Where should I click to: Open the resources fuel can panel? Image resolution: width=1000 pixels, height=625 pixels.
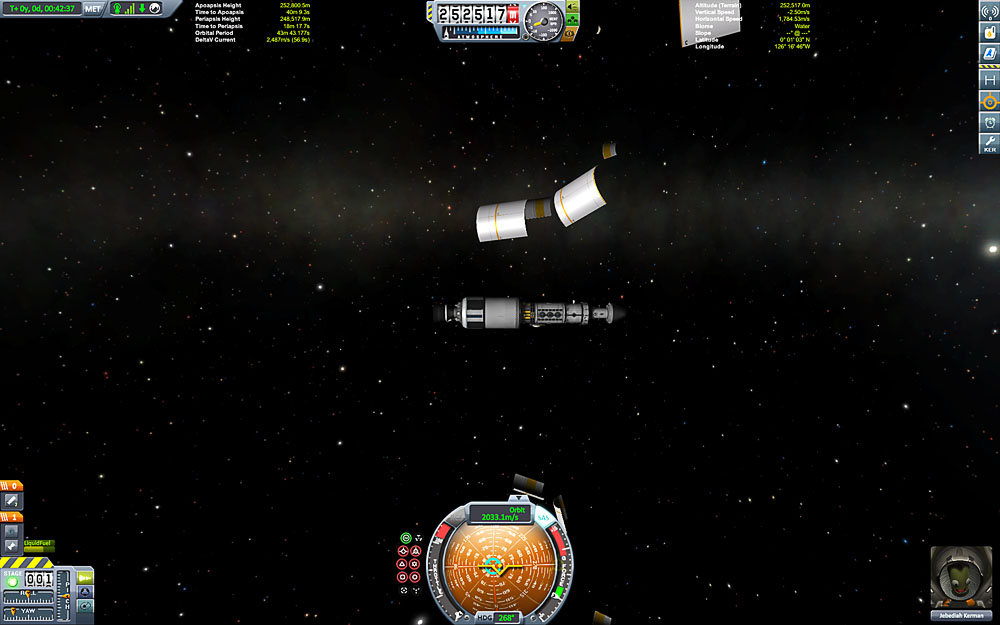pos(989,33)
